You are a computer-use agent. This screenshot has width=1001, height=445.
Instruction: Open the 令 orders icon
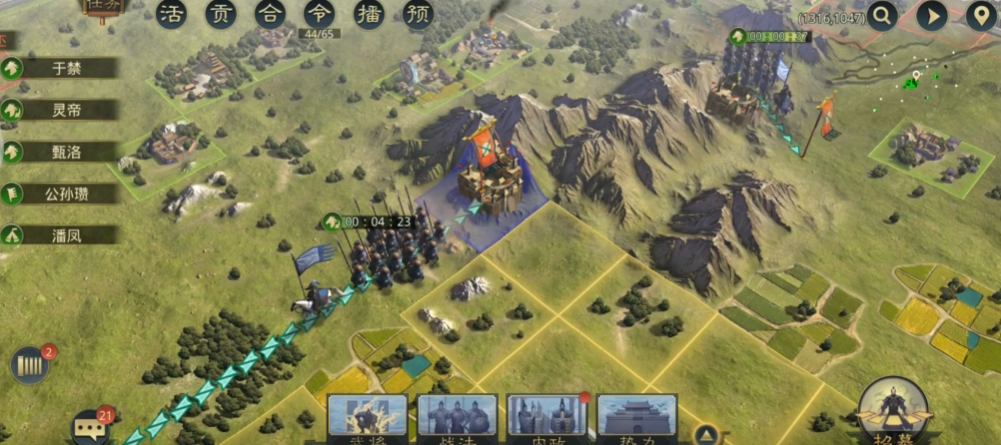(x=319, y=14)
